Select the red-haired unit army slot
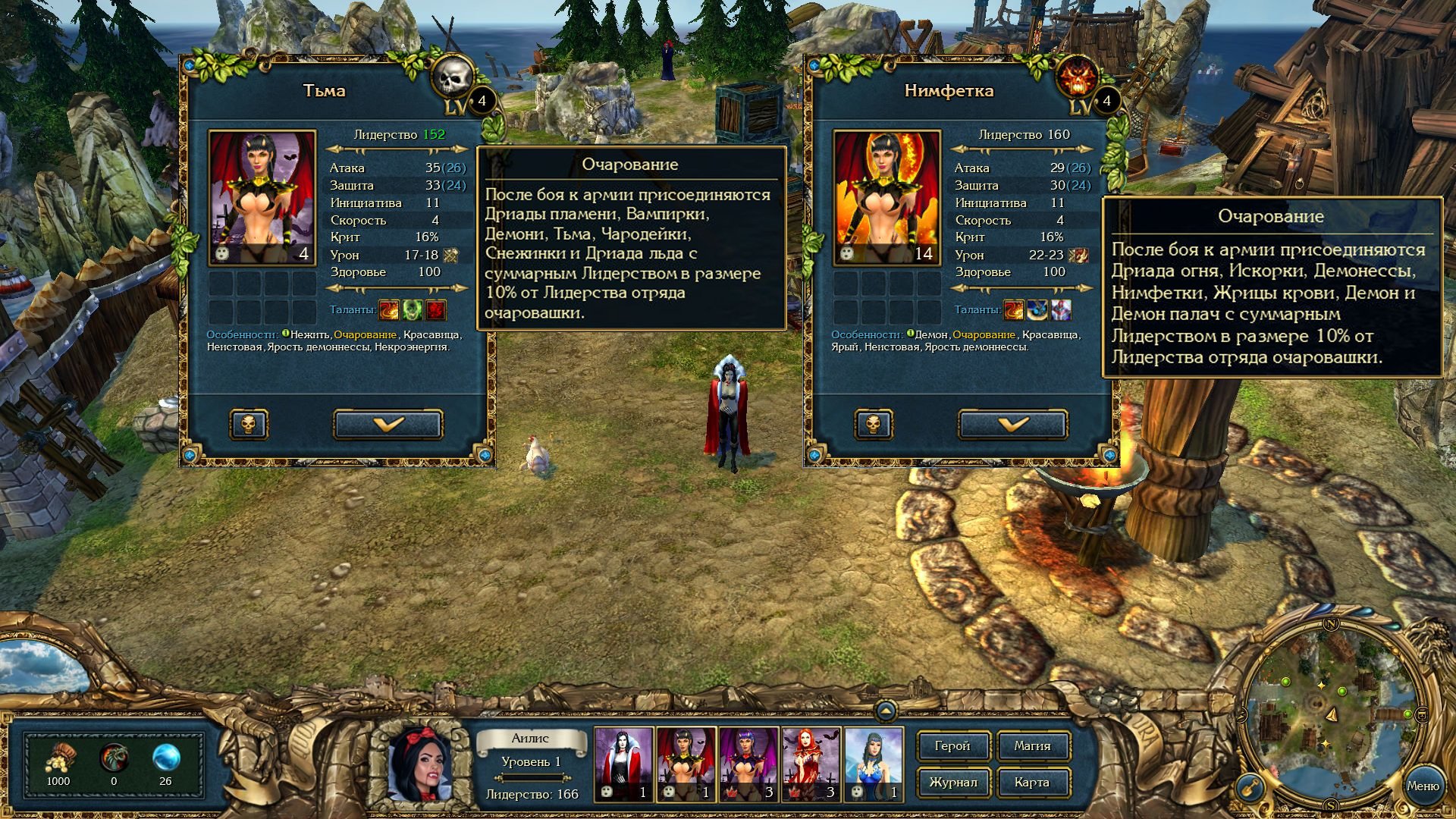The width and height of the screenshot is (1456, 819). [811, 764]
